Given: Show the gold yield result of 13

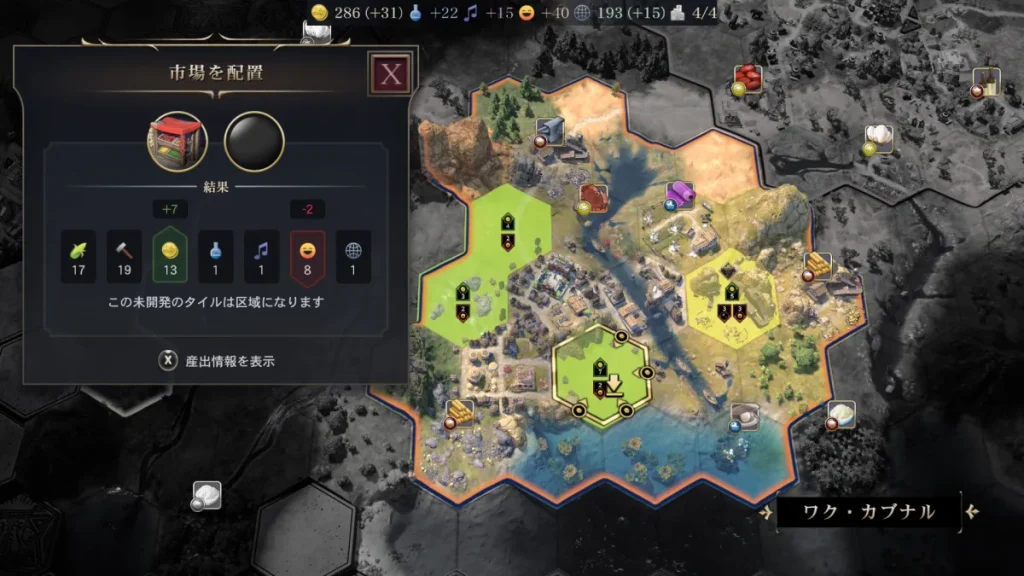Looking at the screenshot, I should 169,256.
